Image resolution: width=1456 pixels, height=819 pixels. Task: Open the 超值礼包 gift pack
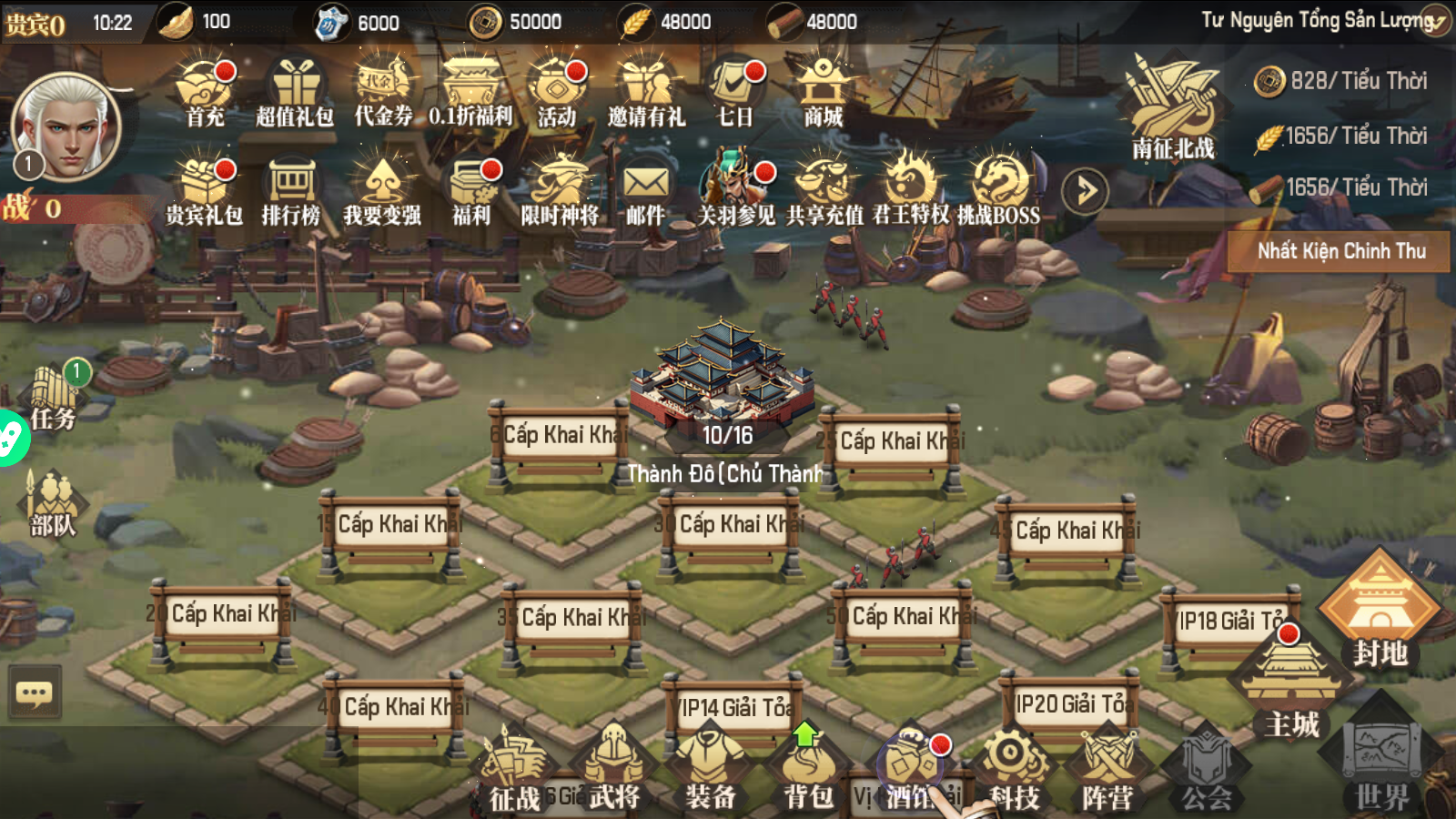(294, 93)
